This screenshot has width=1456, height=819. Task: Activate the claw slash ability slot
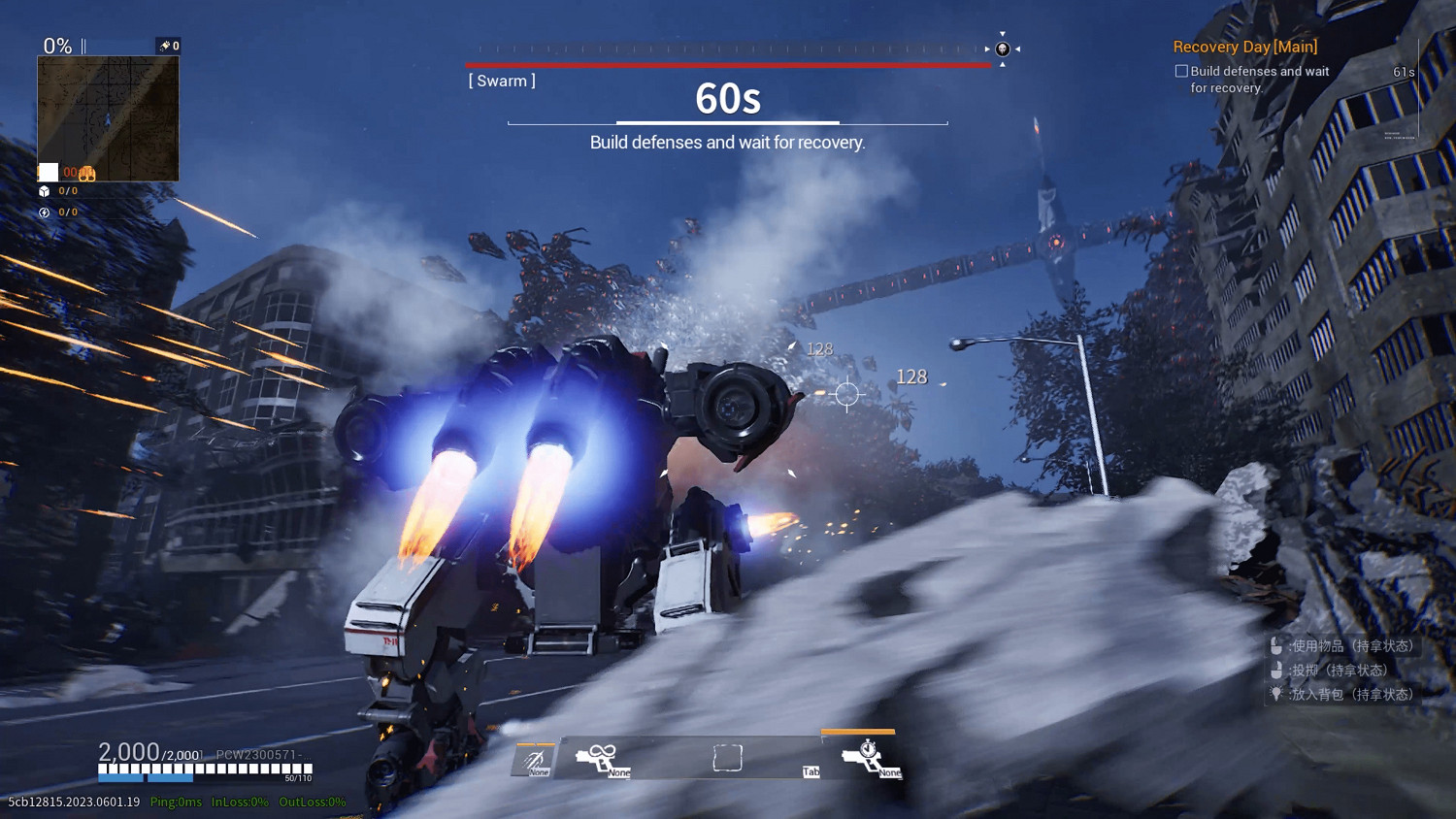coord(534,760)
